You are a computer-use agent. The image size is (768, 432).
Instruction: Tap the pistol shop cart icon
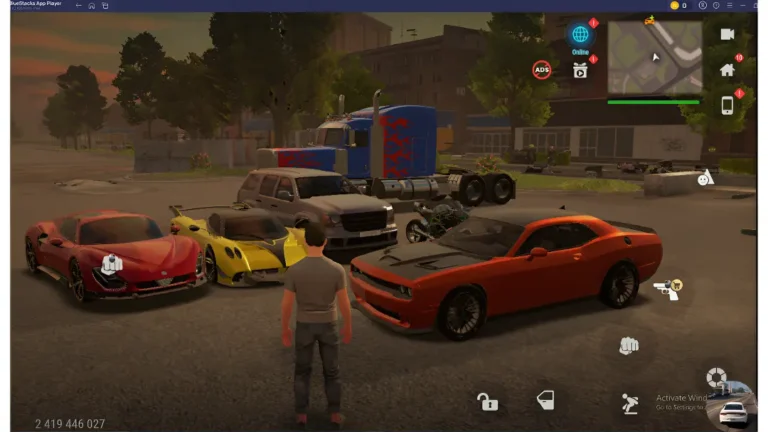click(666, 289)
